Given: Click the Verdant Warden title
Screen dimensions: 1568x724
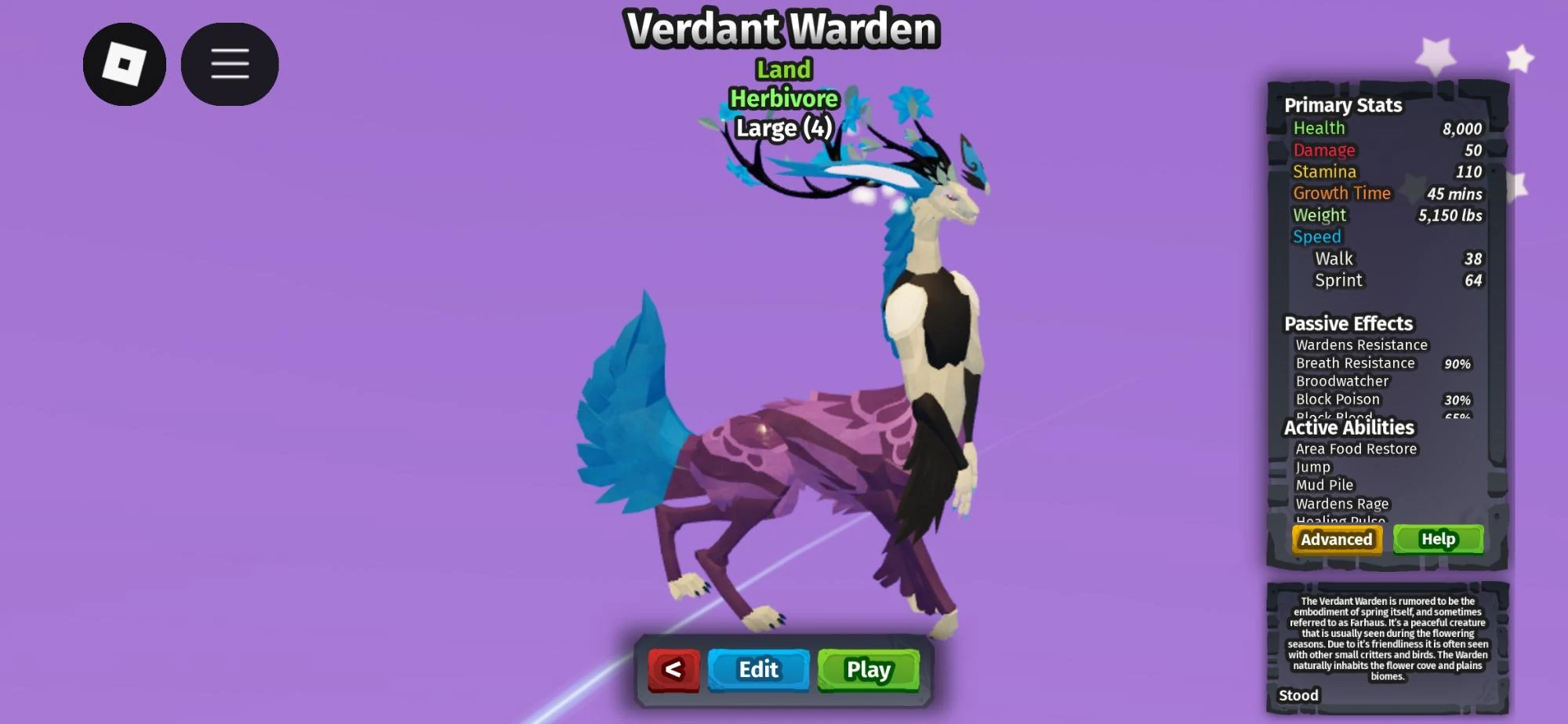Looking at the screenshot, I should (782, 29).
